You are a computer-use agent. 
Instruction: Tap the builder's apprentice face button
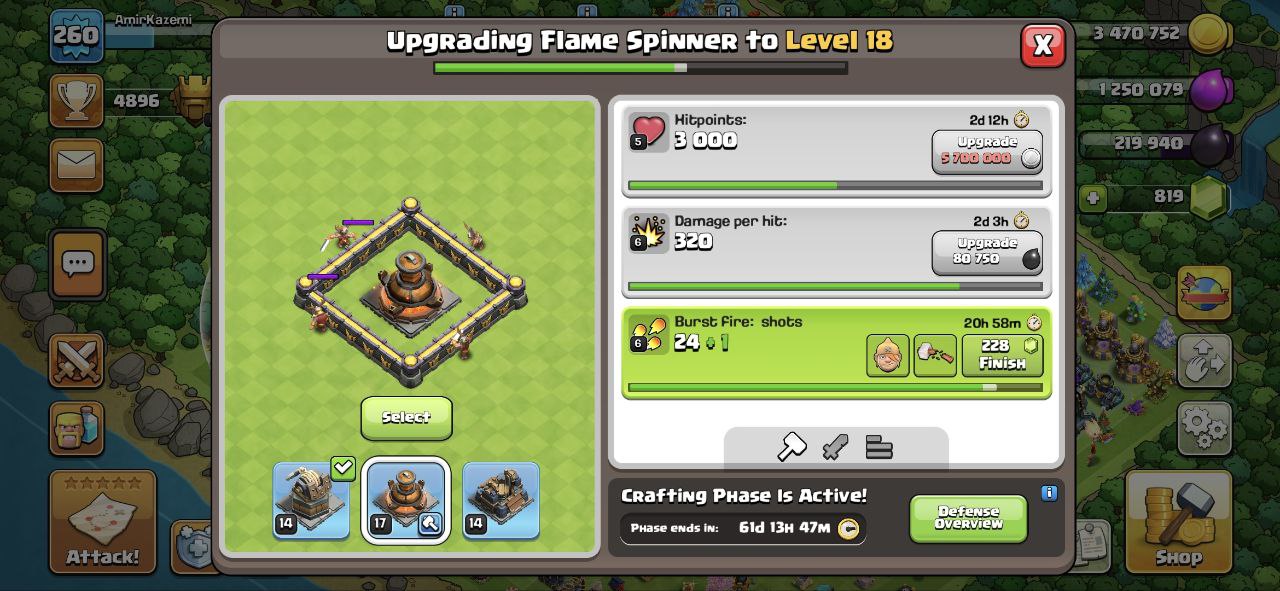tap(887, 356)
